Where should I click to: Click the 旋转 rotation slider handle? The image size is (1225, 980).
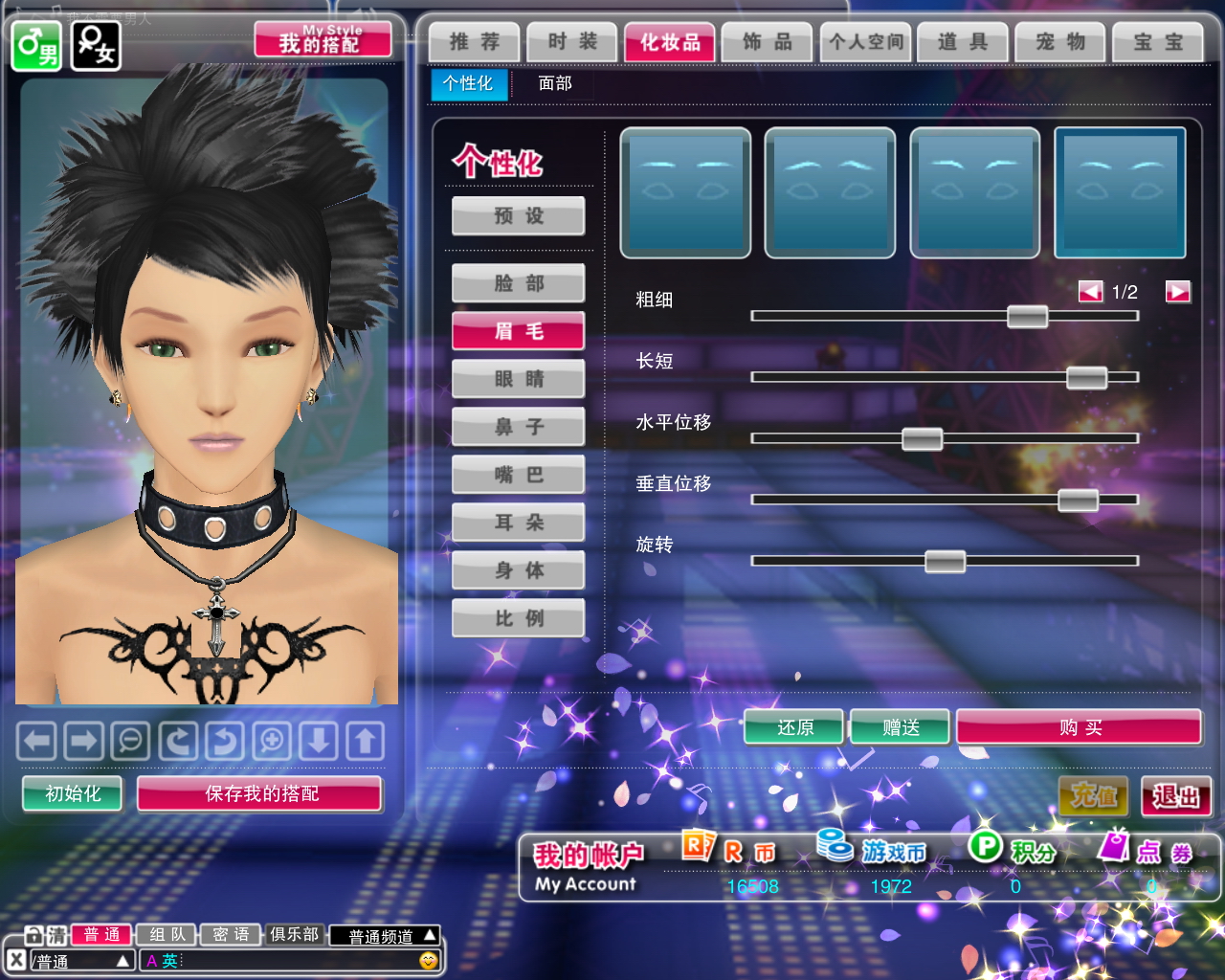(x=945, y=561)
